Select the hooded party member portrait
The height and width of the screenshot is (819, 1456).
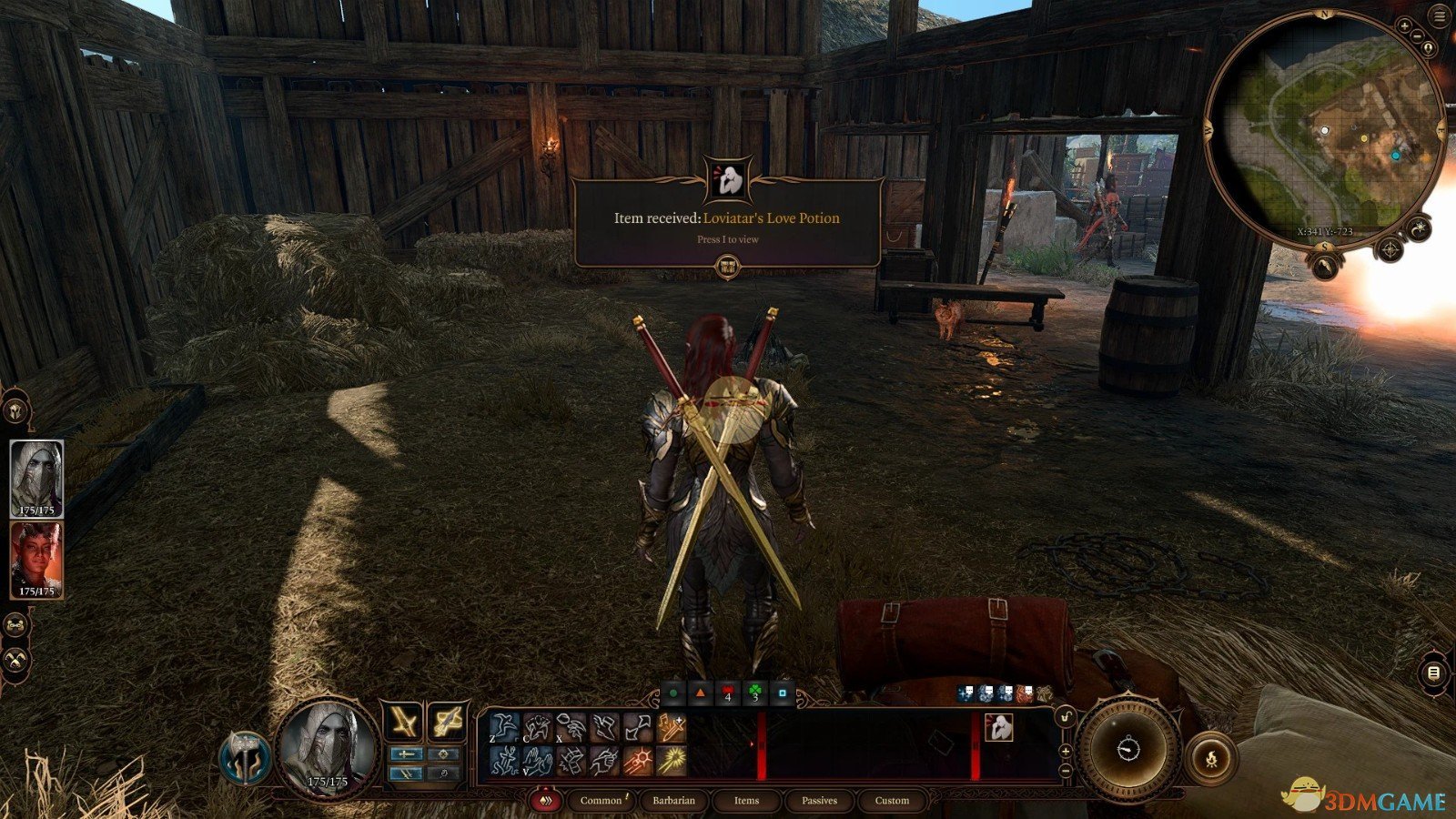pyautogui.click(x=36, y=477)
